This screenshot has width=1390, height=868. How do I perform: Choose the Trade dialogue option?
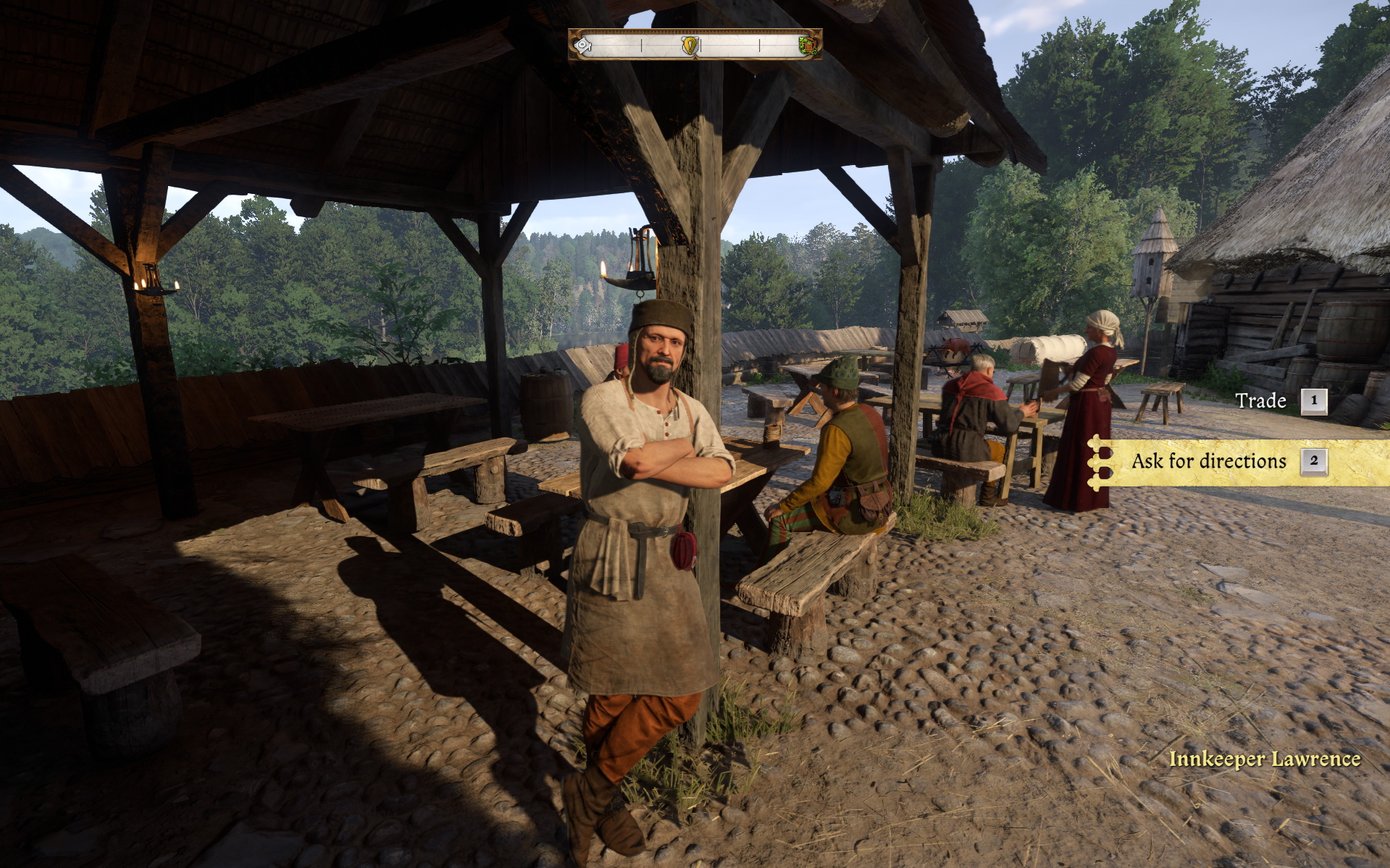[1261, 400]
